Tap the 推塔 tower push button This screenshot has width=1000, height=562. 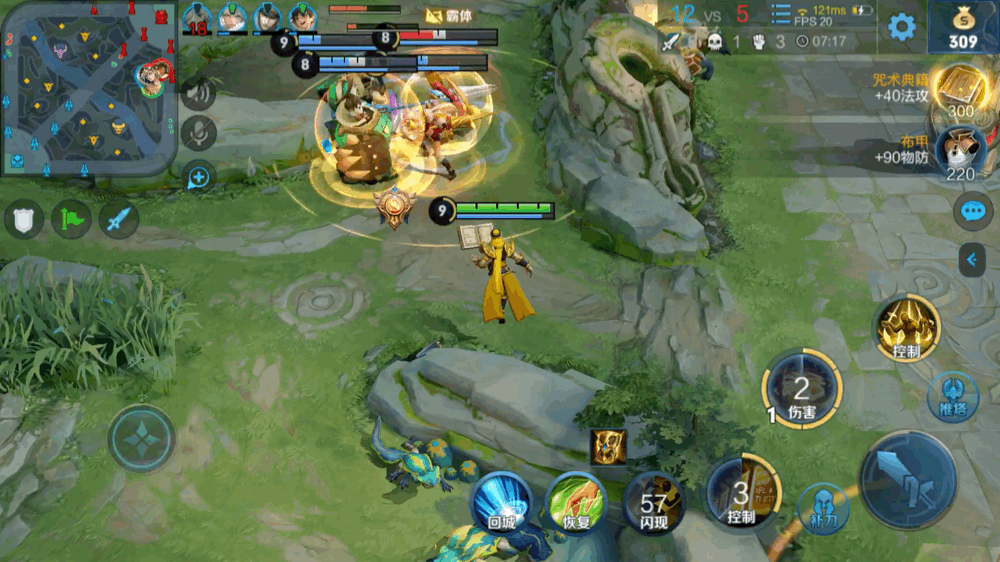click(952, 397)
